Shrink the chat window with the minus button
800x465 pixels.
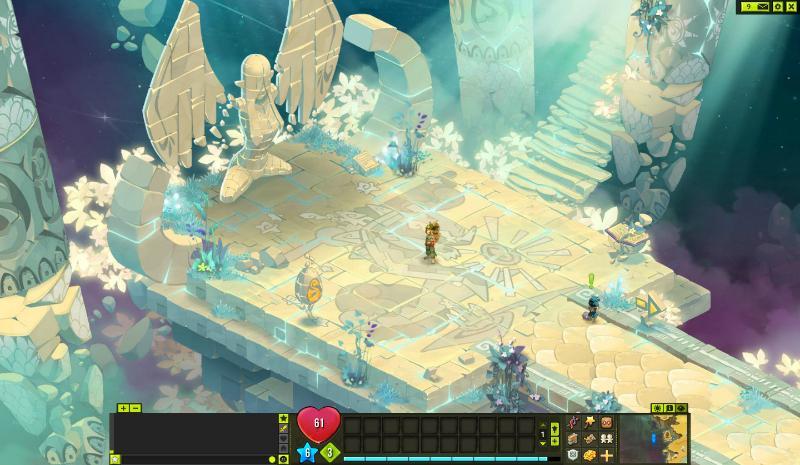(135, 408)
